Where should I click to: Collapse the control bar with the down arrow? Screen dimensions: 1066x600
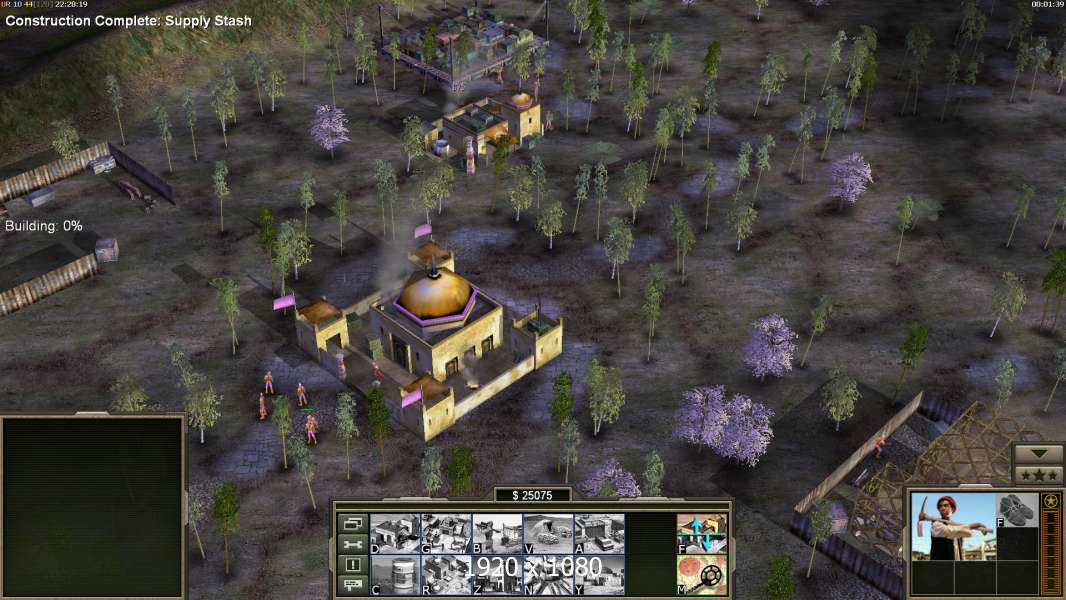[x=1038, y=455]
